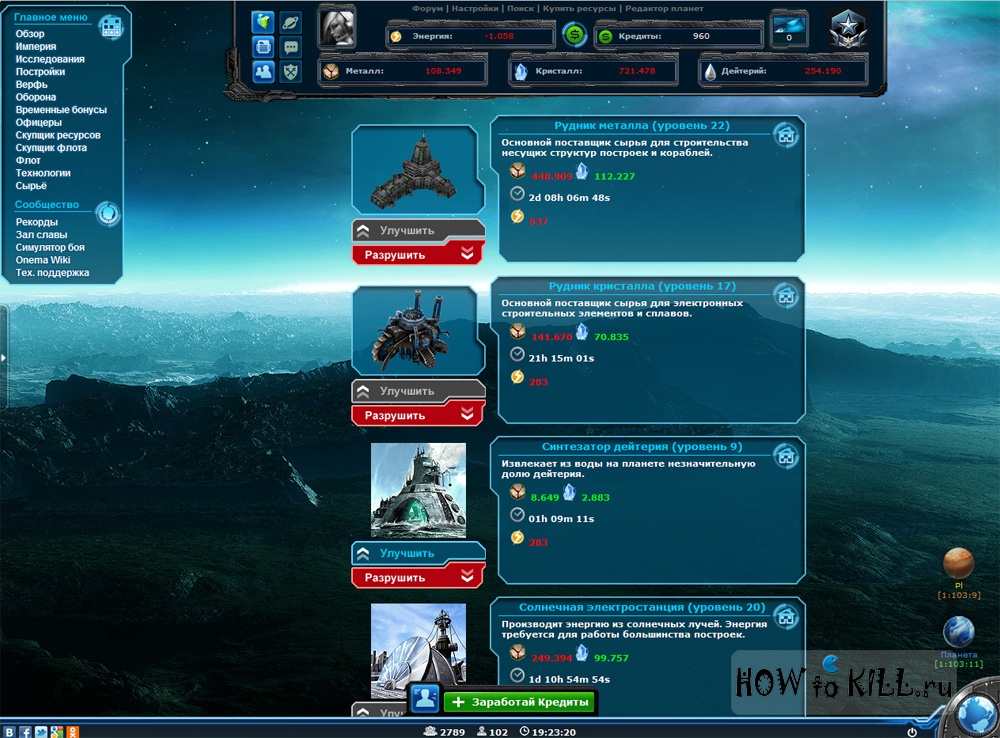
Task: Open the Купить ресурсы link
Action: click(x=579, y=8)
